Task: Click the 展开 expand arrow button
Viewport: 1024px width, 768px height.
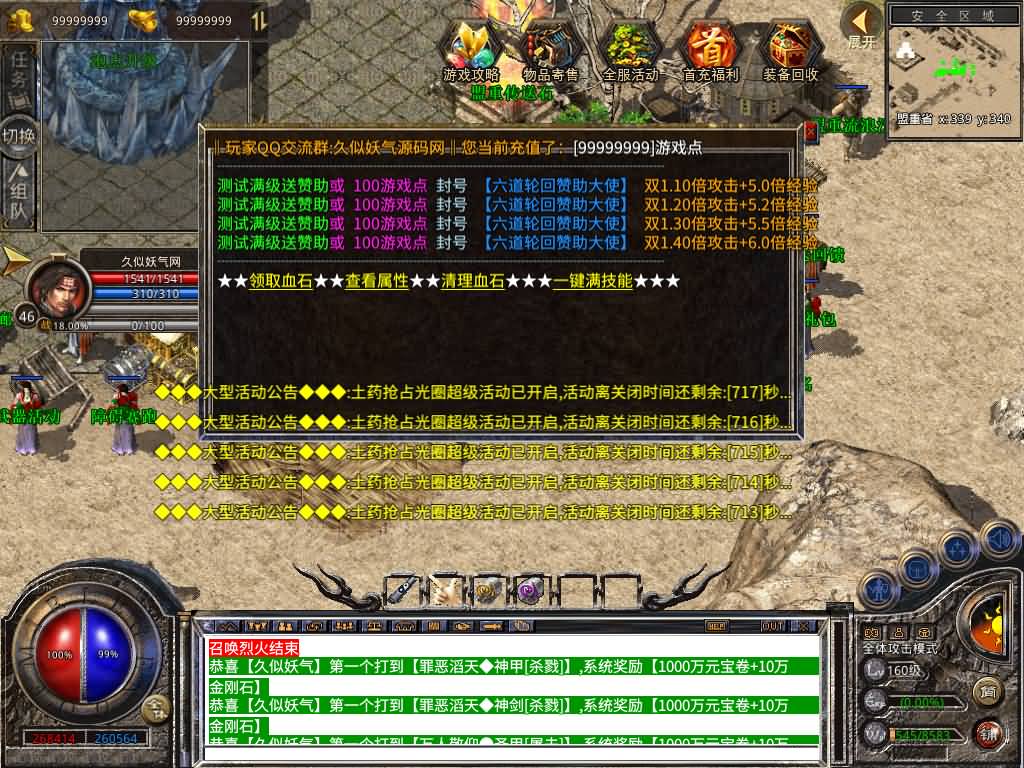Action: [x=861, y=24]
